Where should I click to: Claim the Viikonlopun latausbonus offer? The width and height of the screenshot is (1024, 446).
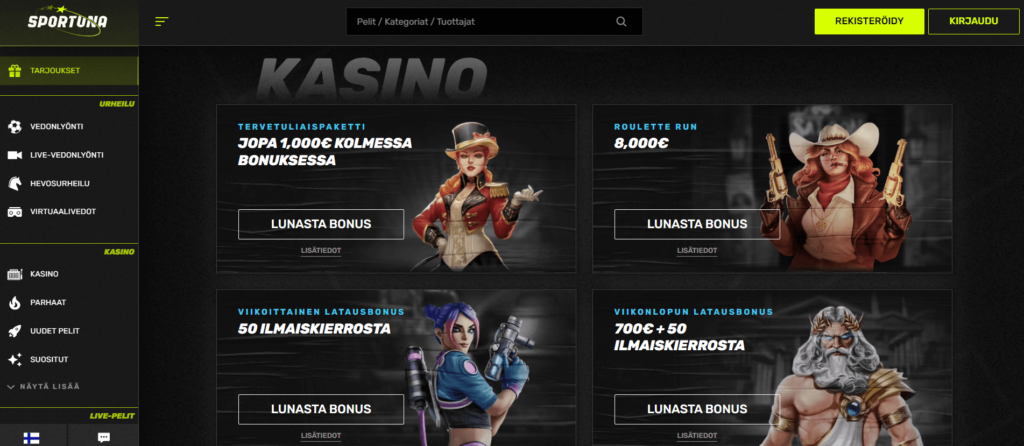(x=697, y=409)
